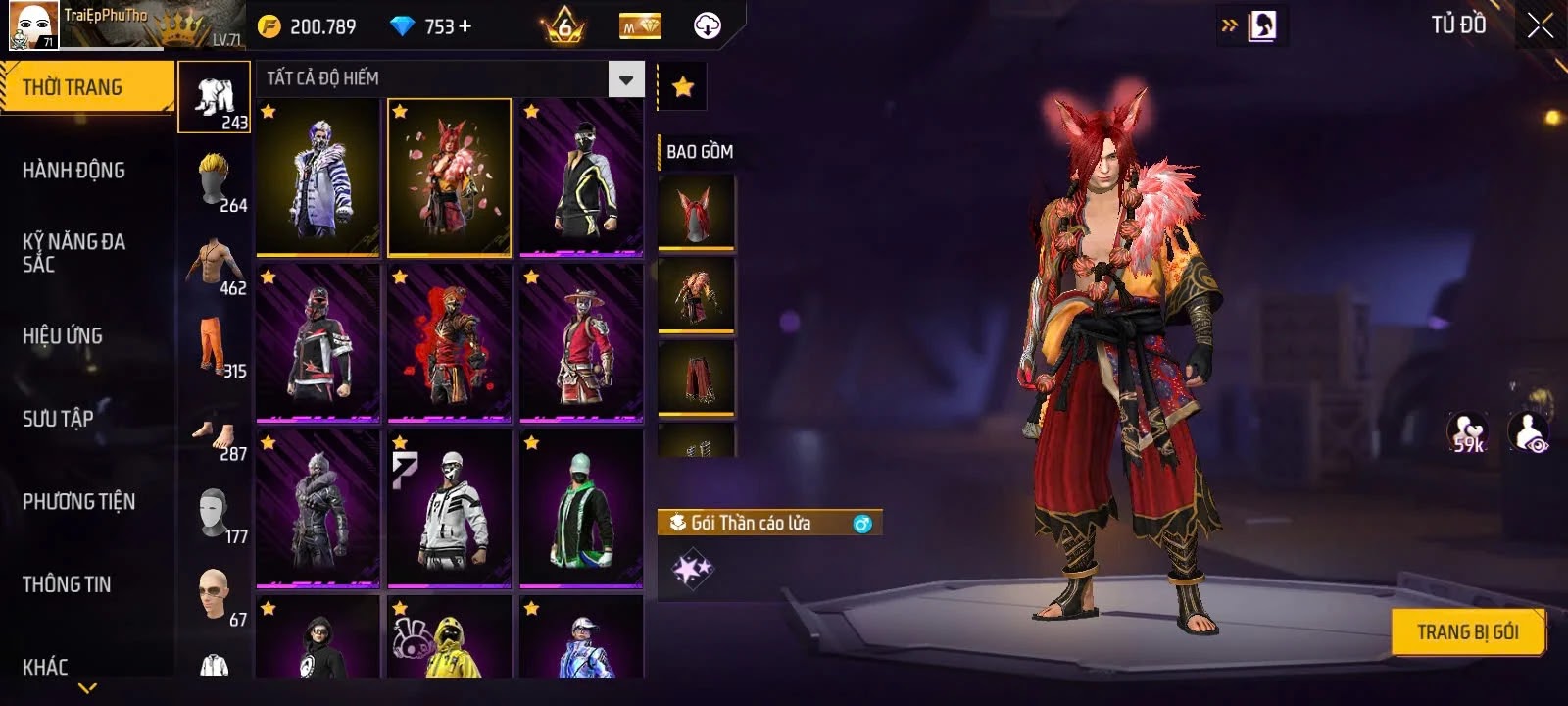This screenshot has width=1568, height=706.
Task: Open the HIỆU ỨNG section
Action: coord(63,336)
